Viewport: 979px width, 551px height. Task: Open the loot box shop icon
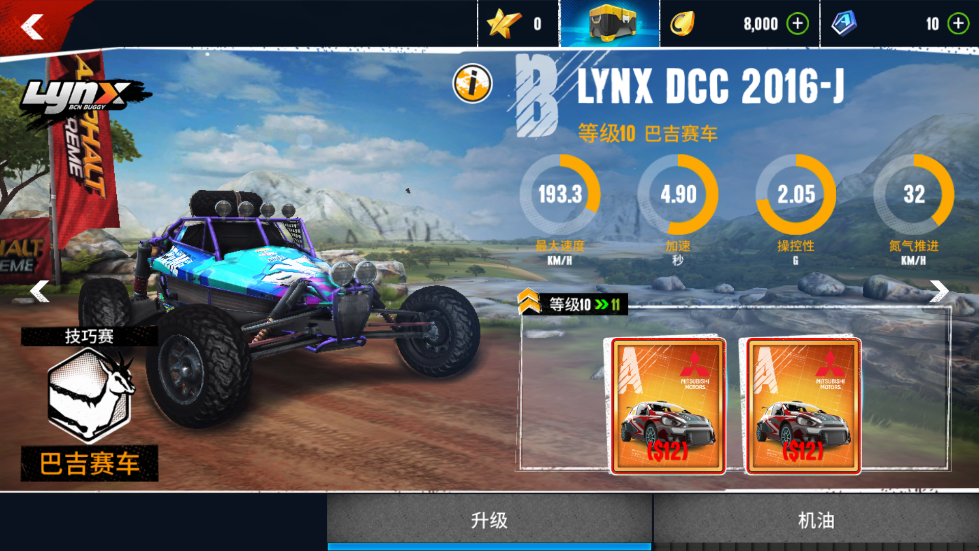click(609, 24)
